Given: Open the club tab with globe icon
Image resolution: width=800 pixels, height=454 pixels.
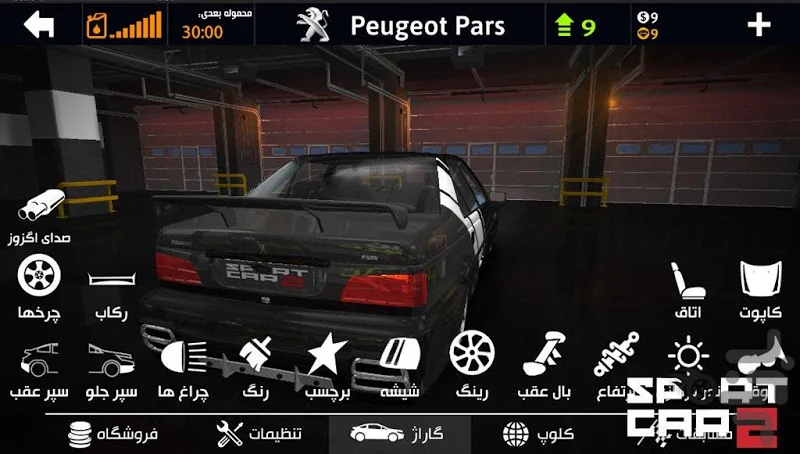Looking at the screenshot, I should pos(537,434).
